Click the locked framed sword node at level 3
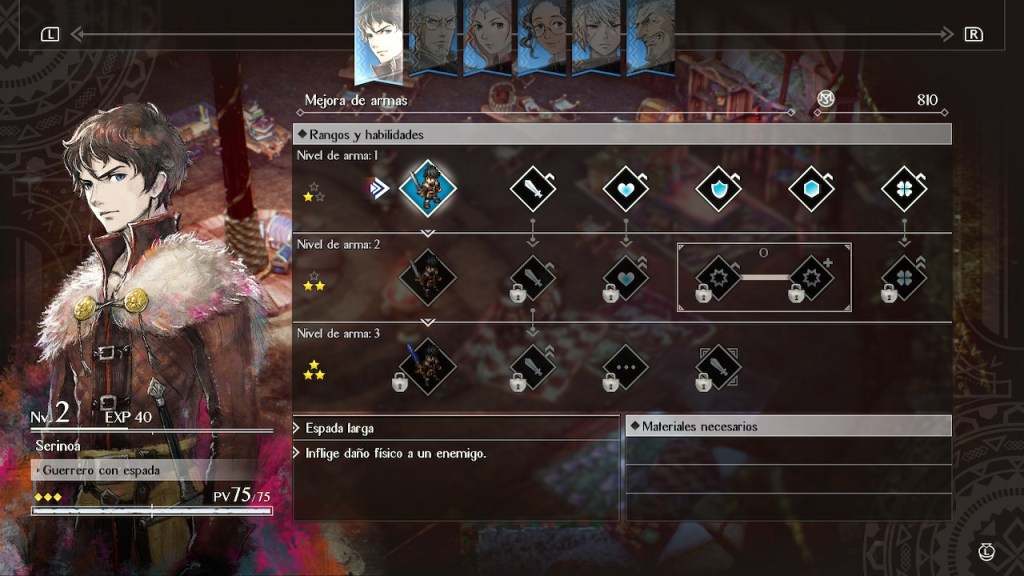The image size is (1024, 576). click(x=719, y=367)
